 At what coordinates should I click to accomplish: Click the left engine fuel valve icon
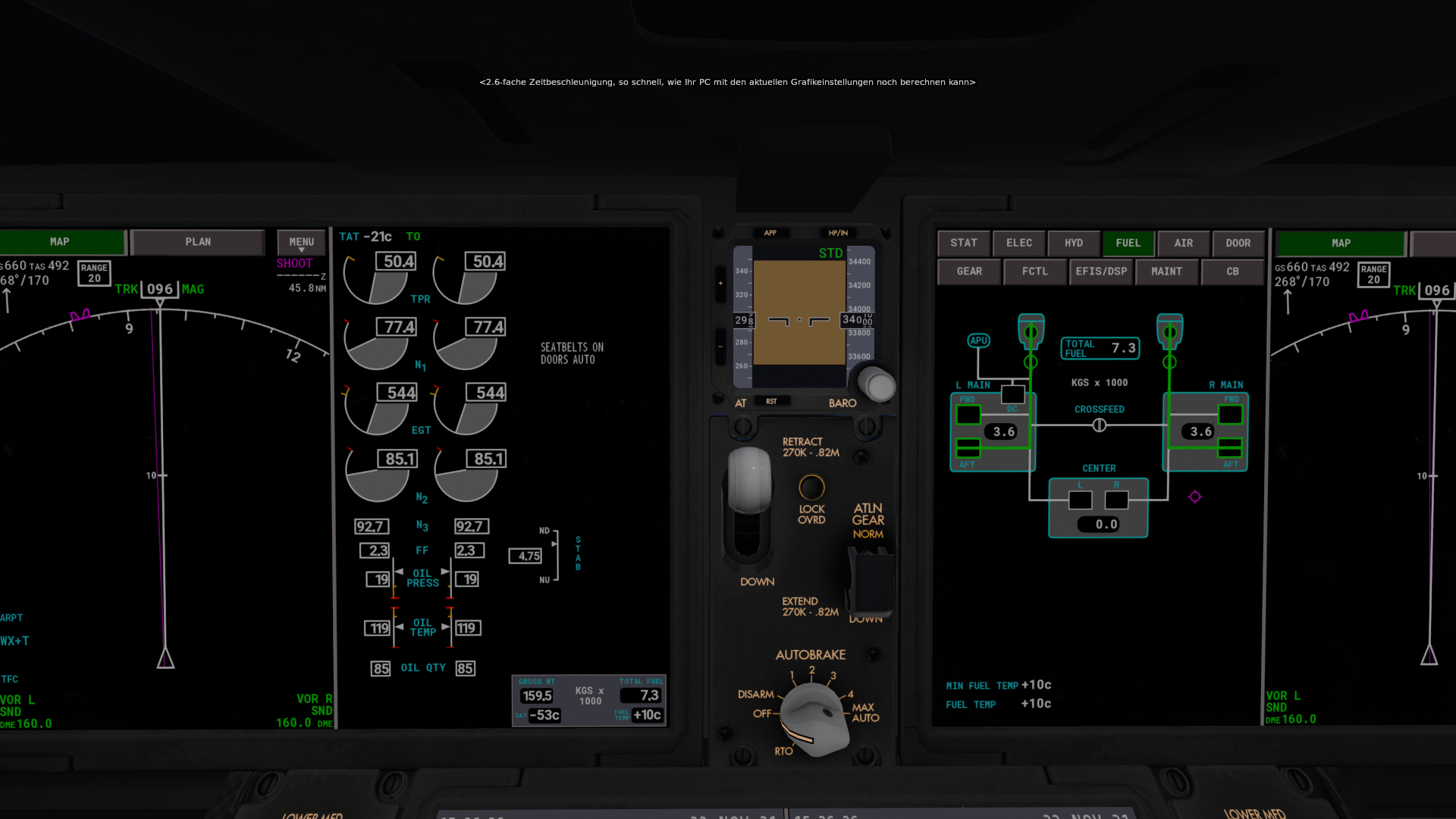[1031, 331]
